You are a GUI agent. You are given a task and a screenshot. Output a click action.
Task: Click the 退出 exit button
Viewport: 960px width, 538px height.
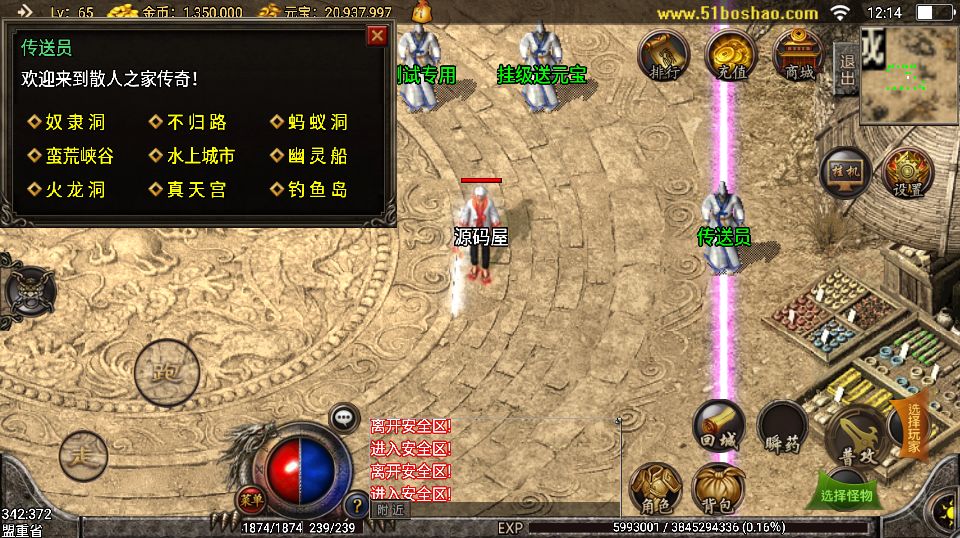click(x=846, y=71)
